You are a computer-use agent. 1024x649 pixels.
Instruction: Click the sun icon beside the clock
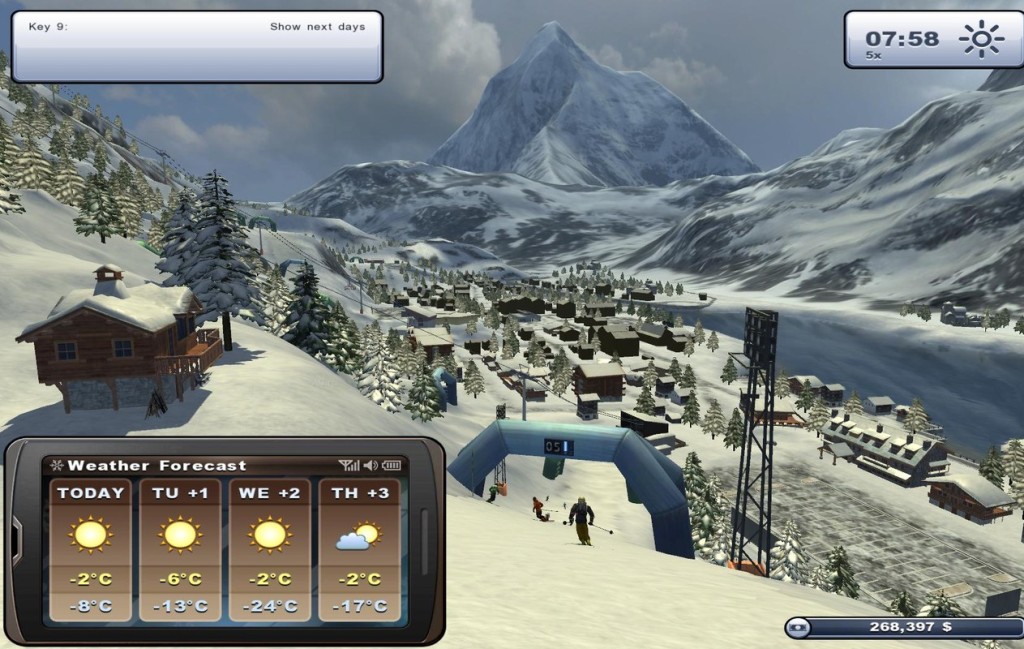pyautogui.click(x=980, y=40)
